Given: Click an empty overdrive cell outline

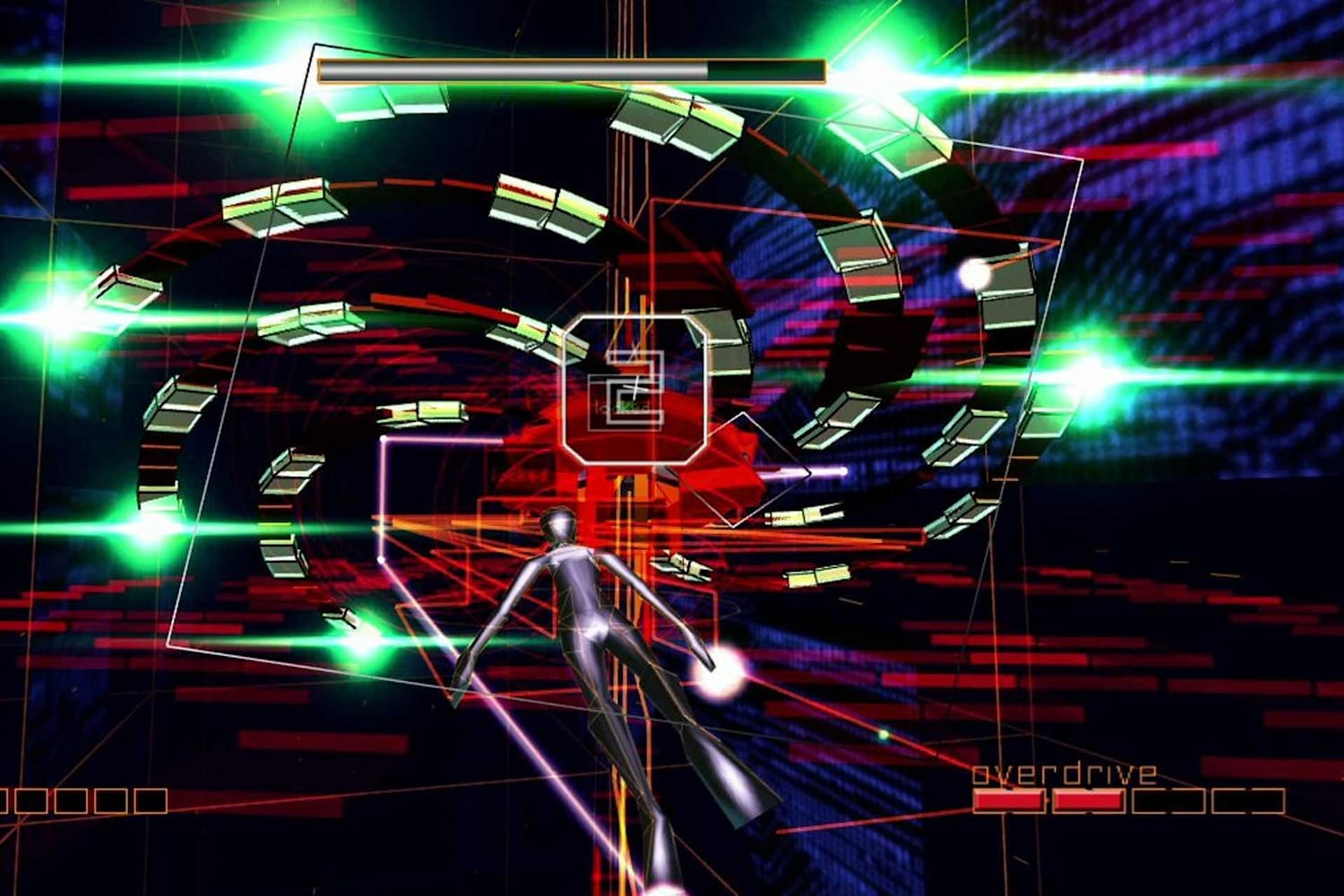Looking at the screenshot, I should coord(1169,799).
